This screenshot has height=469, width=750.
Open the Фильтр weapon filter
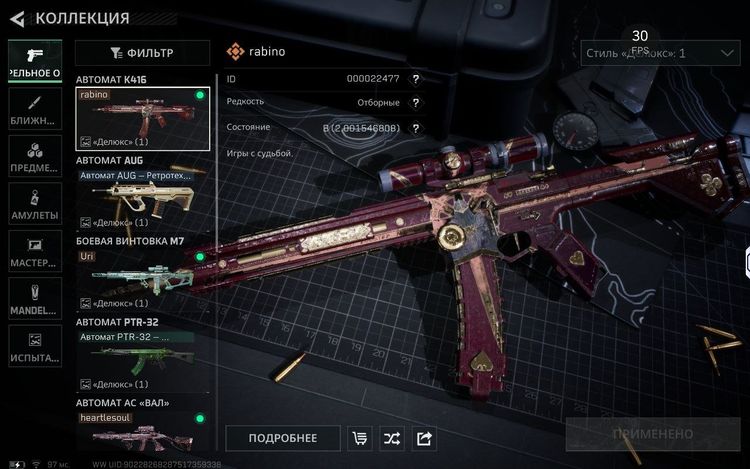pos(143,53)
